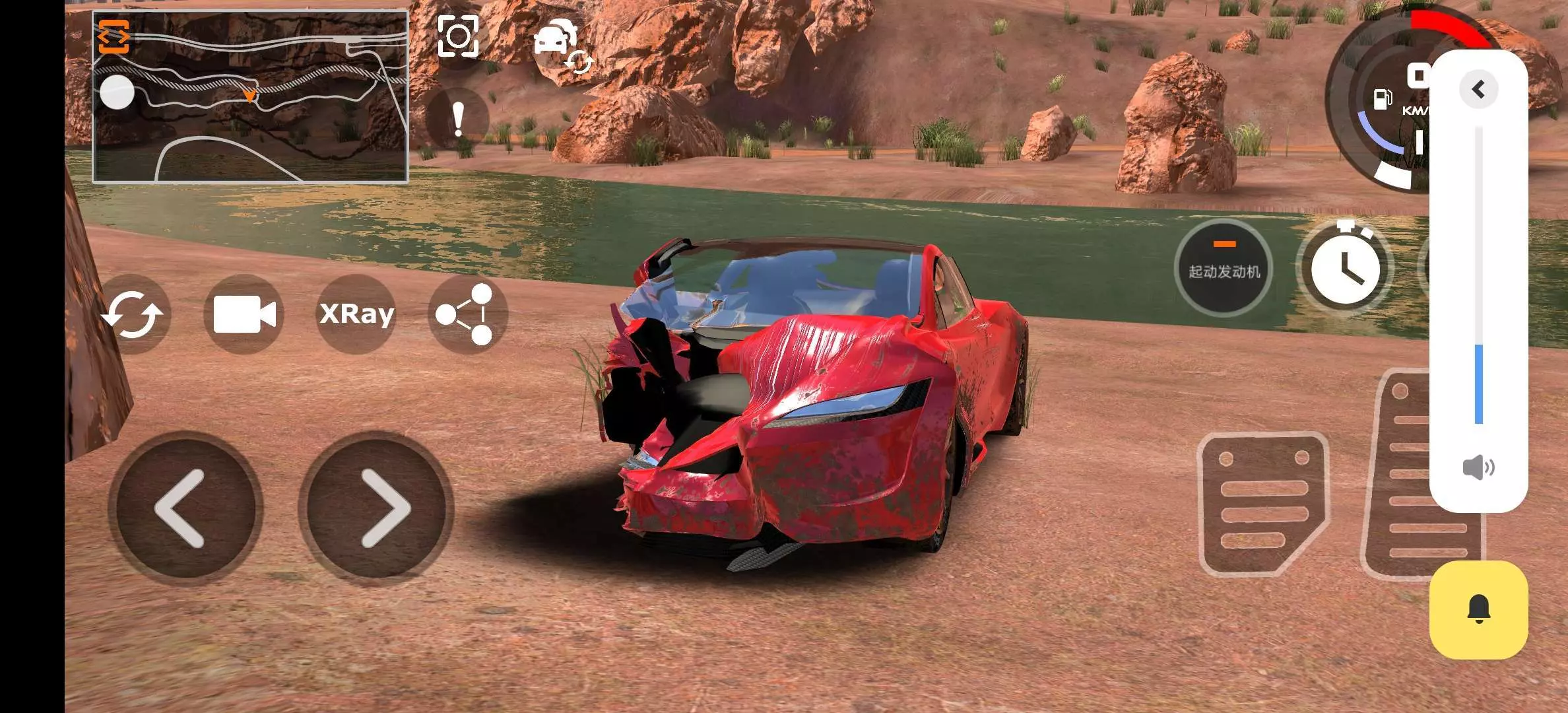Image resolution: width=1568 pixels, height=713 pixels.
Task: Click the XRay view button
Action: pyautogui.click(x=356, y=314)
